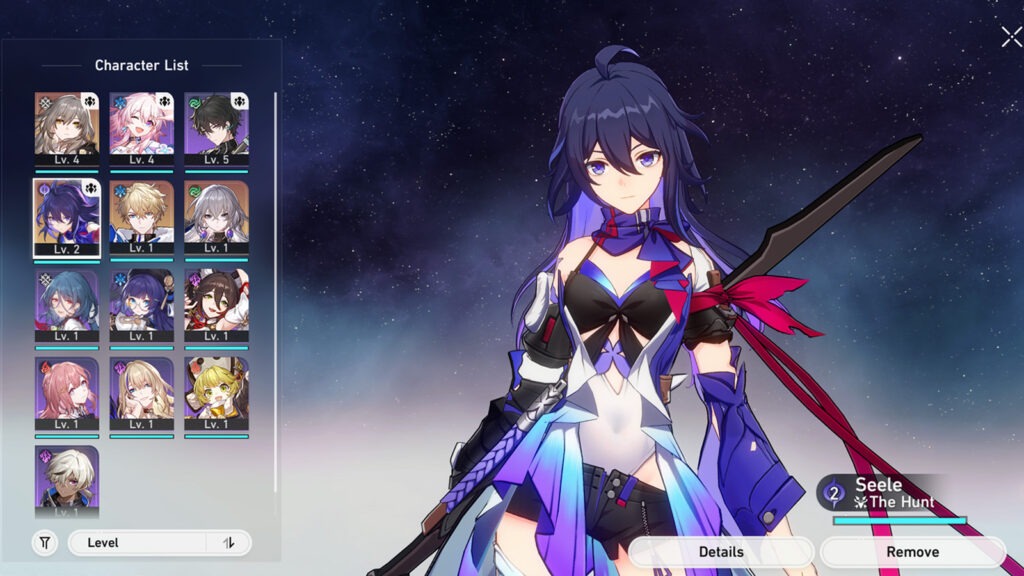Select the Trailblazer portrait at Lv. 4
This screenshot has height=576, width=1024.
tap(67, 128)
